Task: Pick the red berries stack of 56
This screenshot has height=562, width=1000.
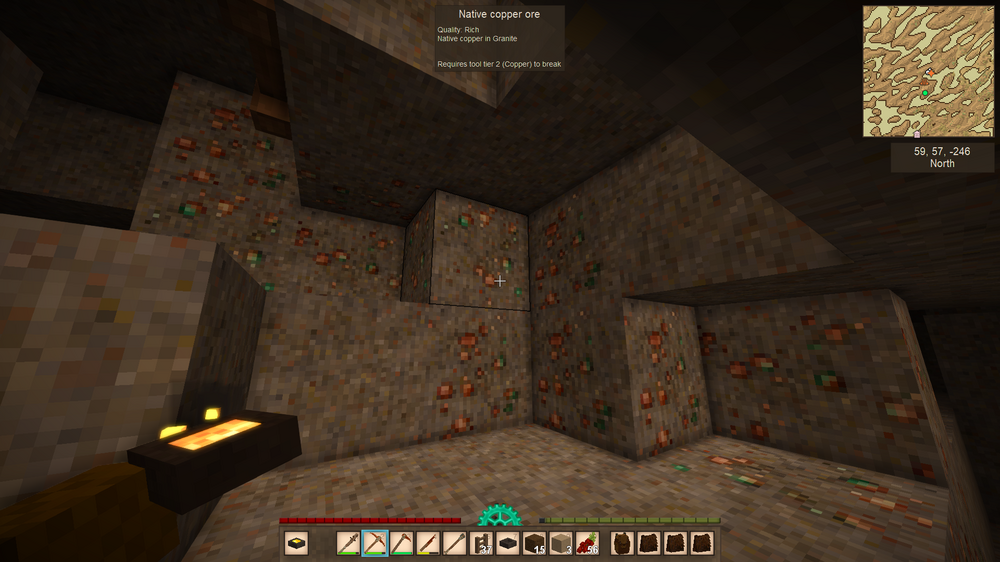Action: tap(588, 543)
